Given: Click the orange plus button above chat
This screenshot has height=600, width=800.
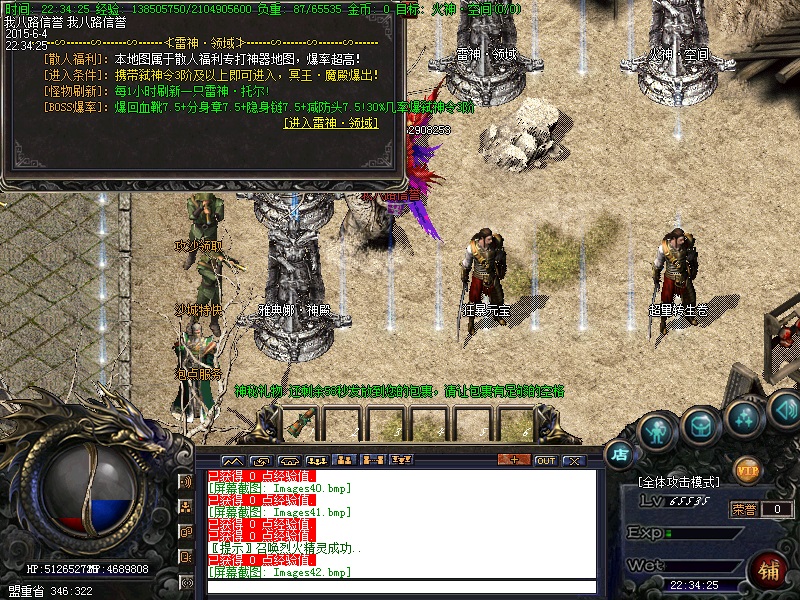Looking at the screenshot, I should (513, 460).
